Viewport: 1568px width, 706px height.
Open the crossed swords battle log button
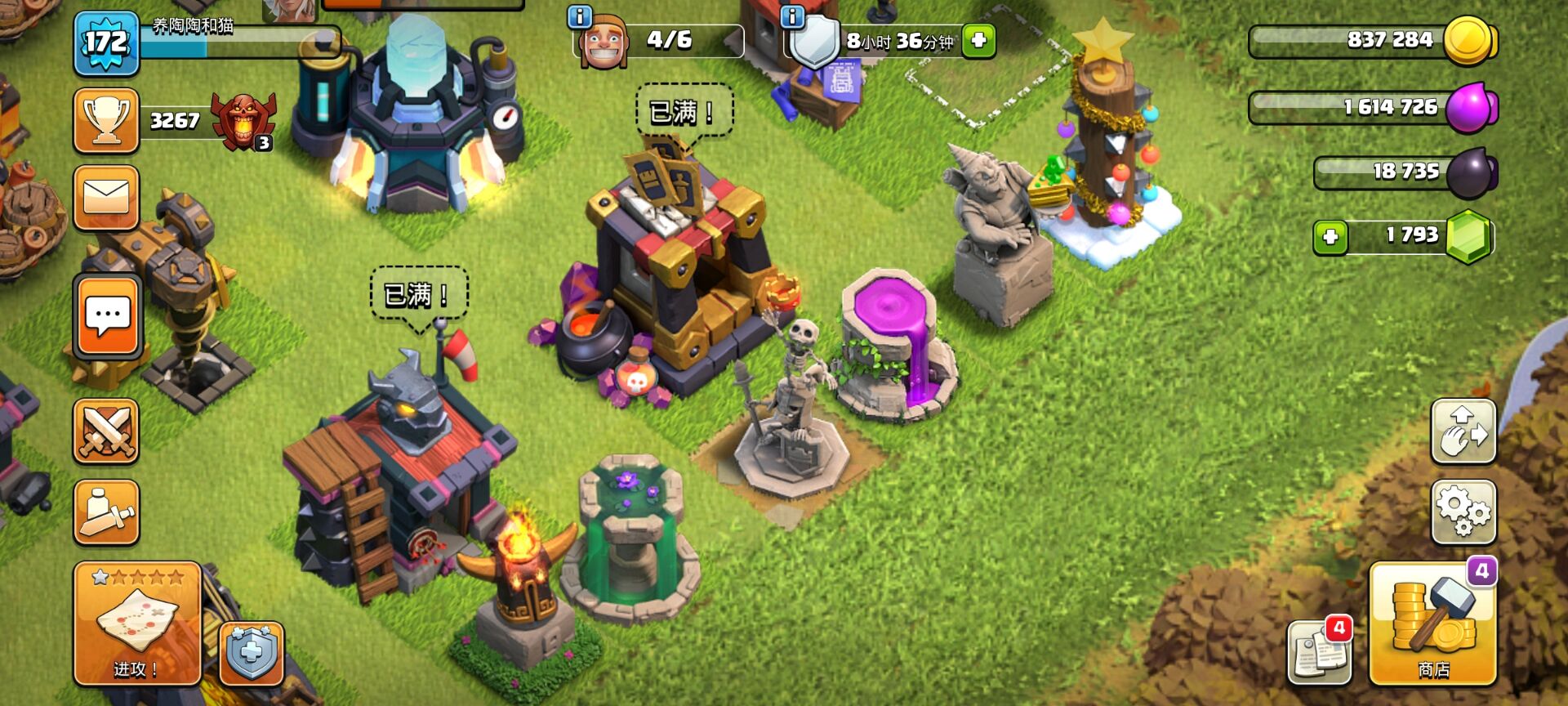(106, 431)
